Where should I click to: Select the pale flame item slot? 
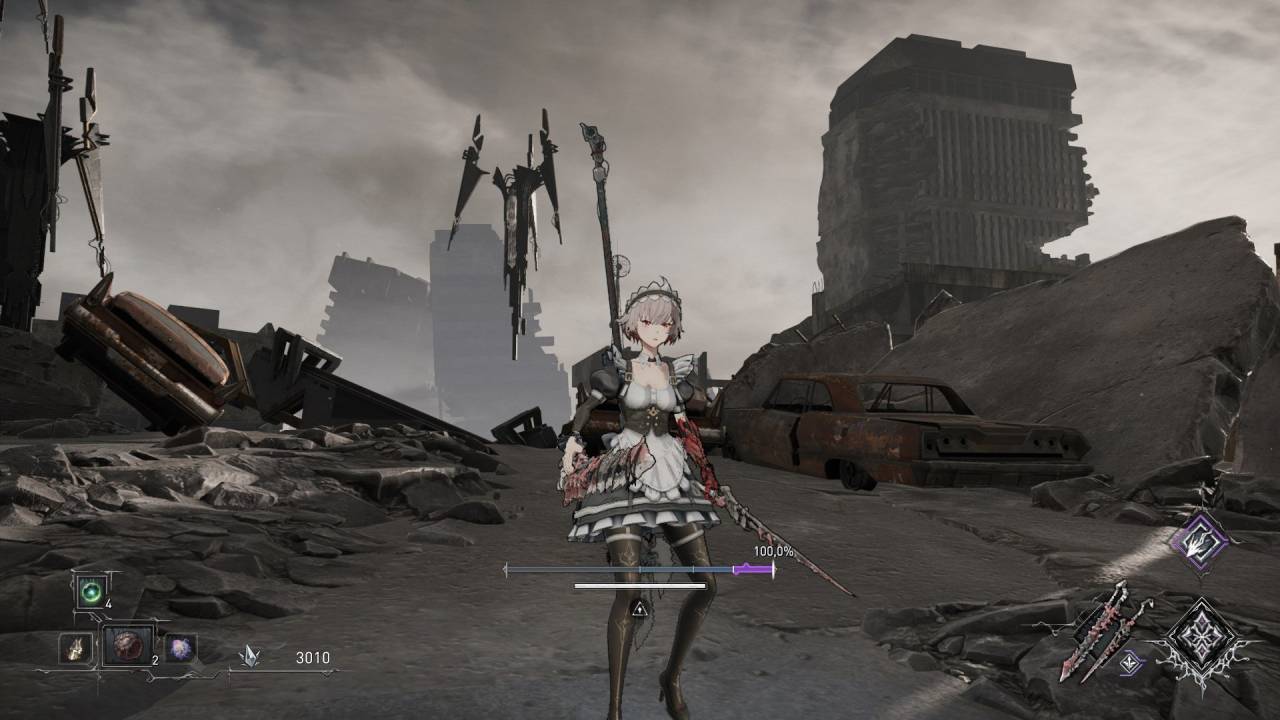74,649
